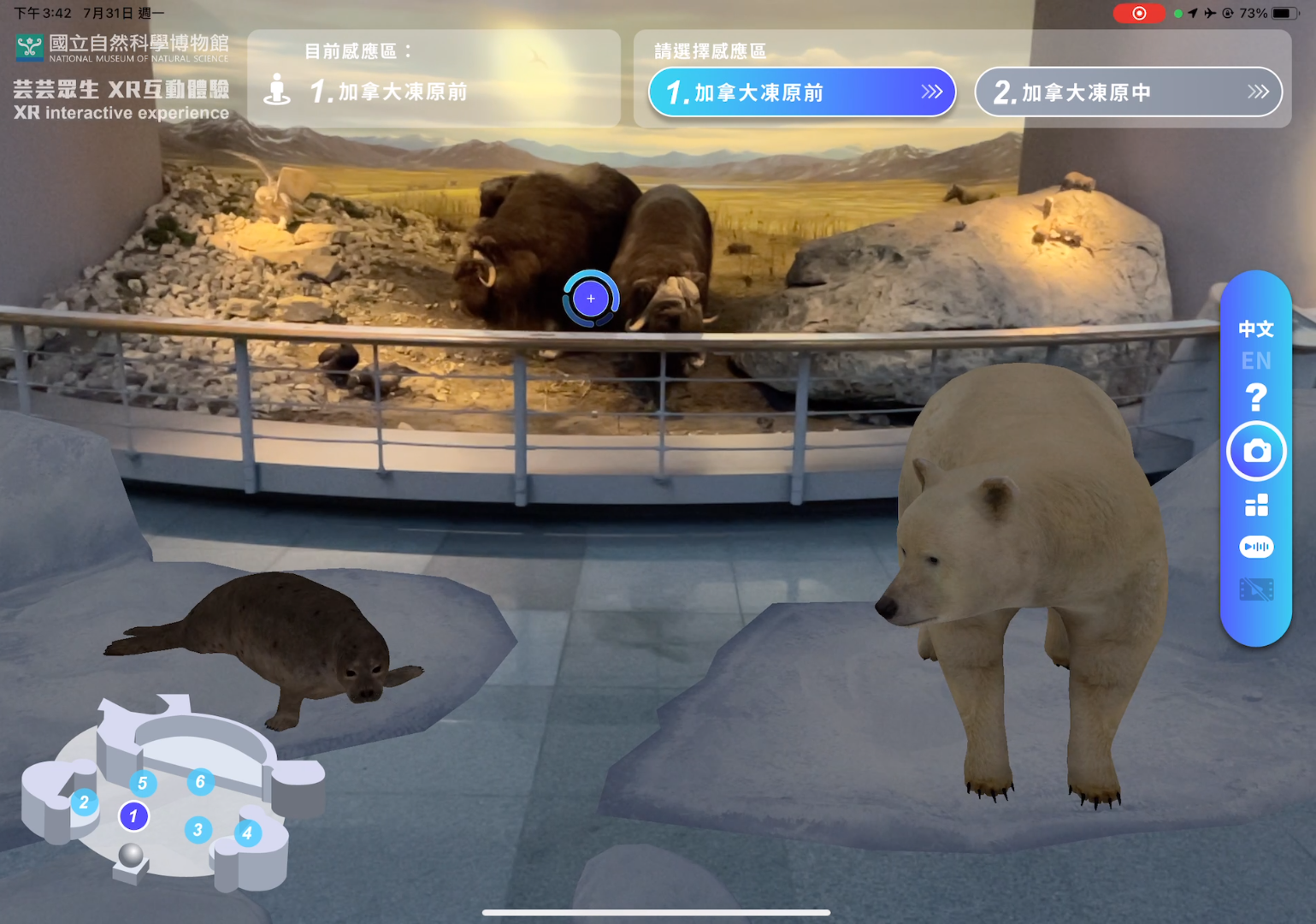1316x924 pixels.
Task: Select highlighted marker 1 on floor map
Action: (133, 816)
